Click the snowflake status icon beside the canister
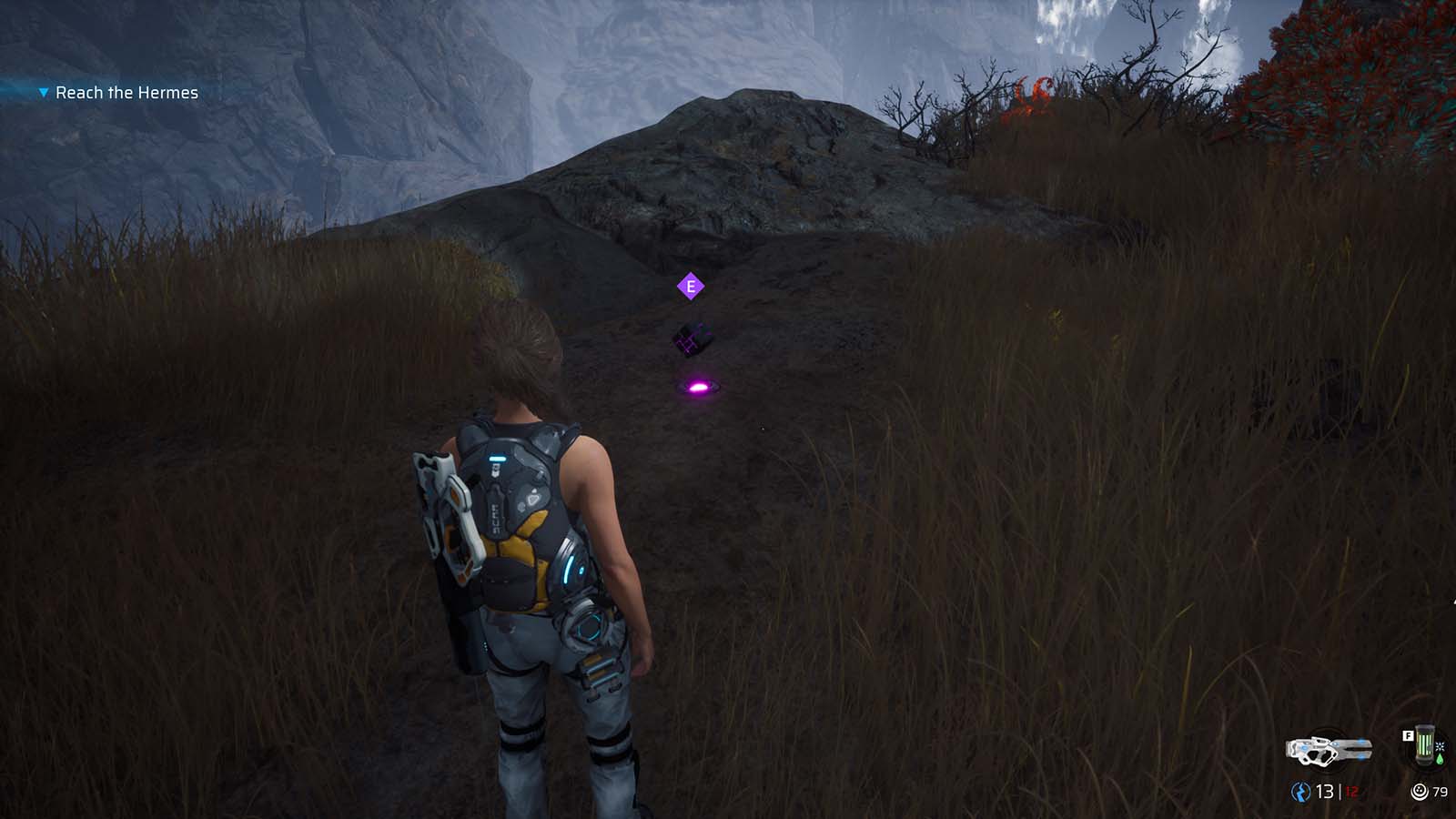Screen dimensions: 1456x819 pyautogui.click(x=1439, y=747)
